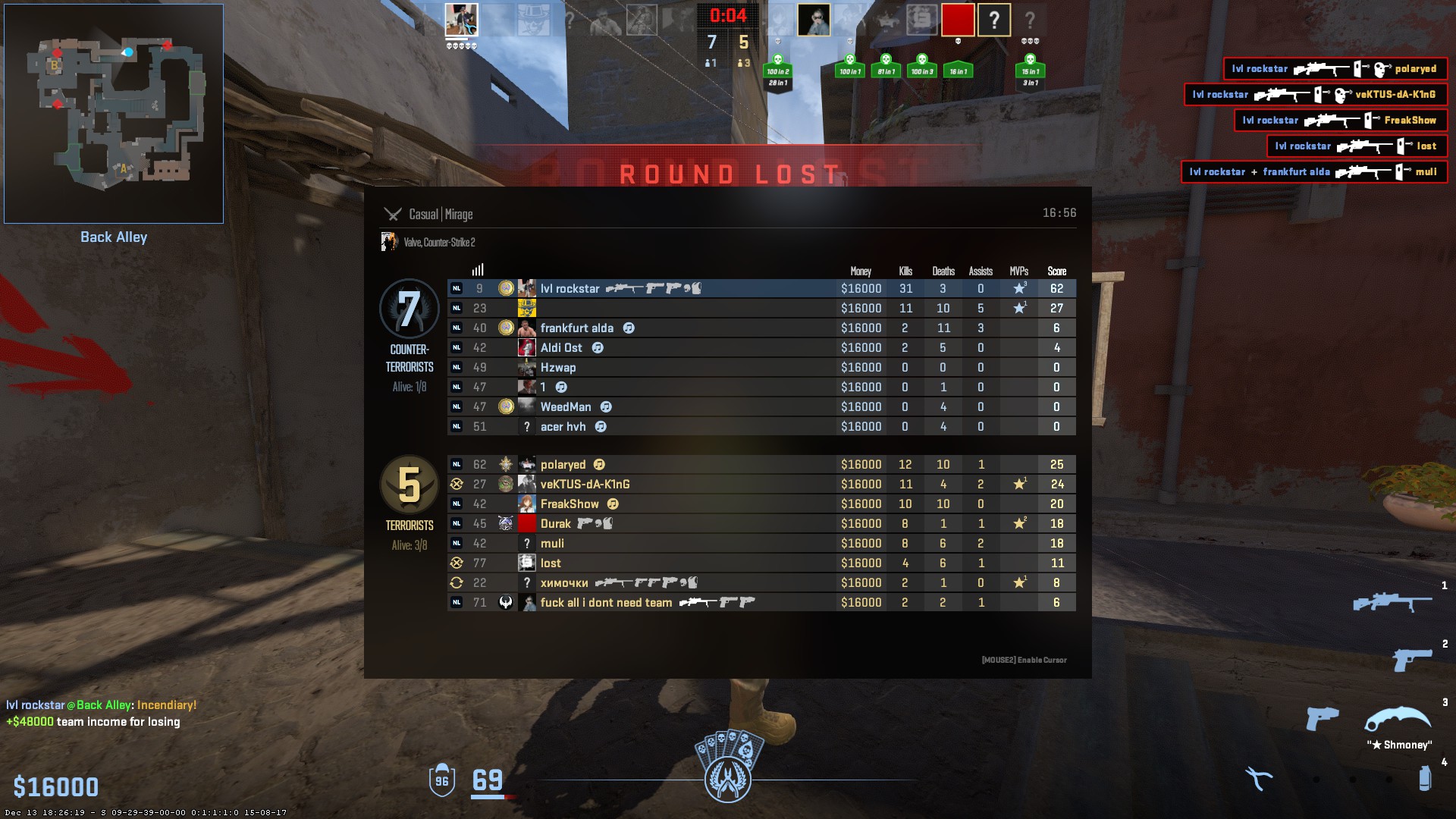
Task: Click Durak's scoreboard row
Action: [555, 524]
